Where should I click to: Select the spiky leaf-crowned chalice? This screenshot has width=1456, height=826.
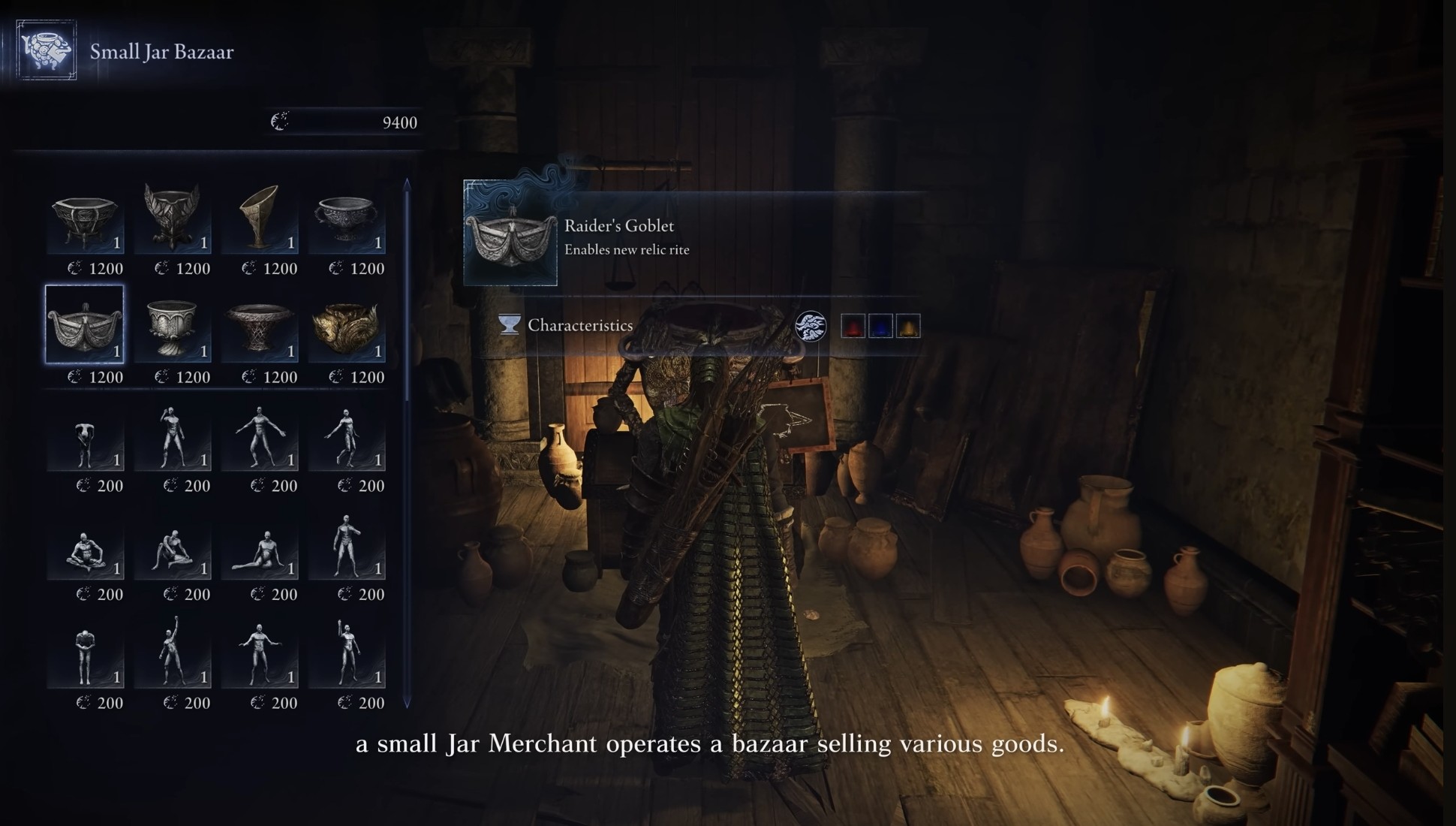click(173, 218)
